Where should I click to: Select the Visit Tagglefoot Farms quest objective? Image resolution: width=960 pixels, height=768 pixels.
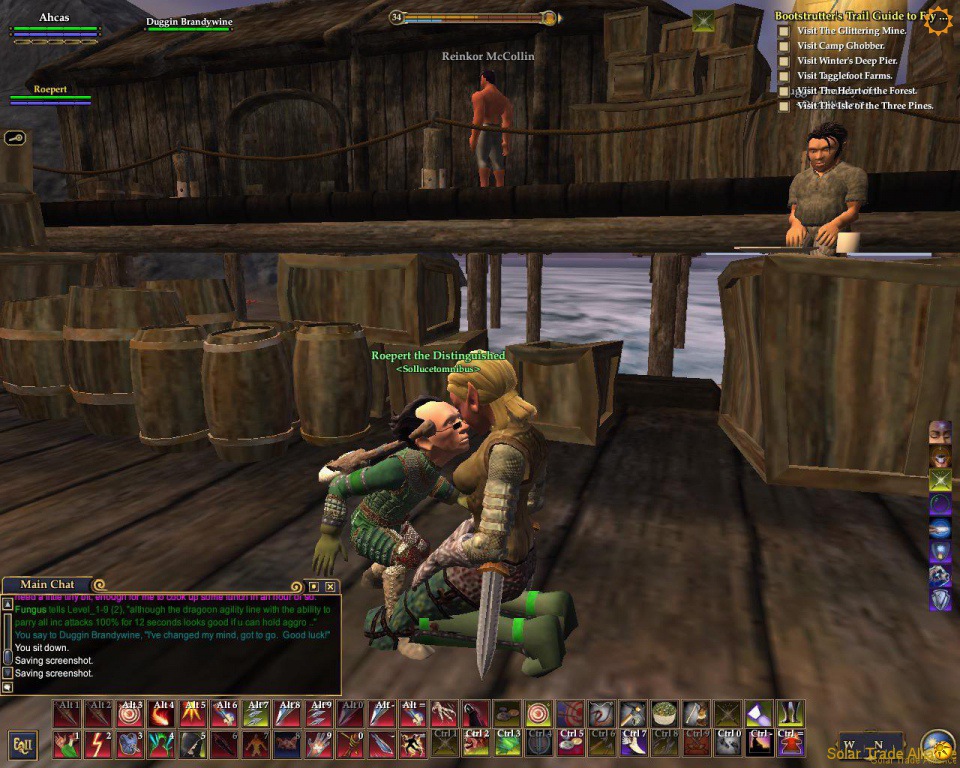click(844, 76)
